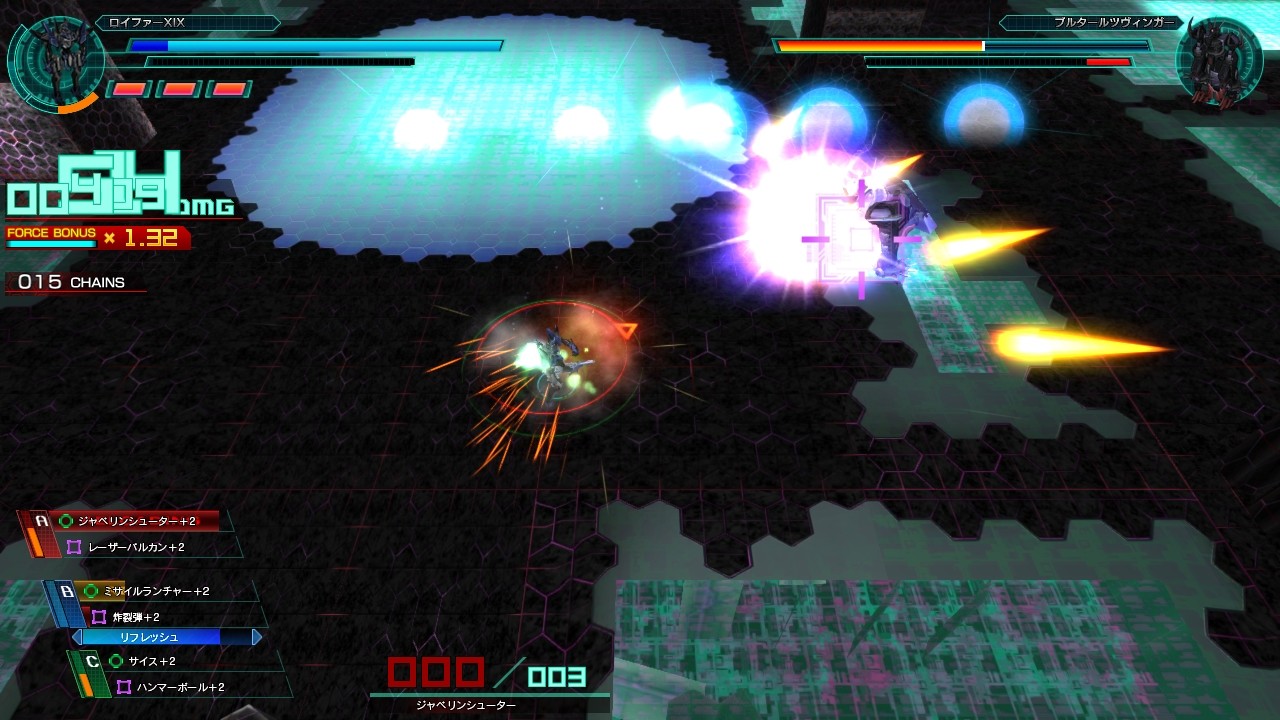Select the ジャベリンシューター＋2 weapon icon in slot A
This screenshot has width=1280, height=720.
click(x=64, y=521)
